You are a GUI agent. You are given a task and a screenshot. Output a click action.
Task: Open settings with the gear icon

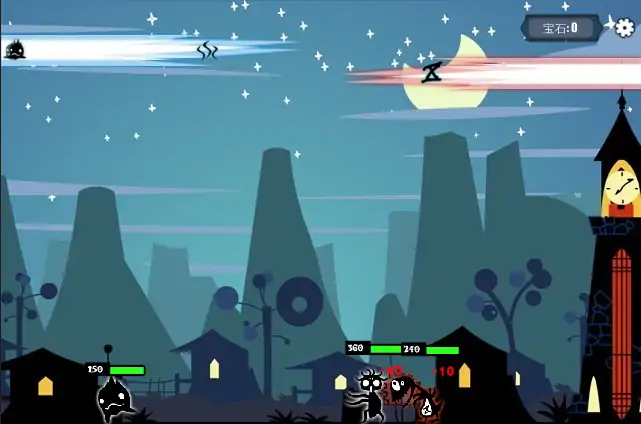[624, 27]
